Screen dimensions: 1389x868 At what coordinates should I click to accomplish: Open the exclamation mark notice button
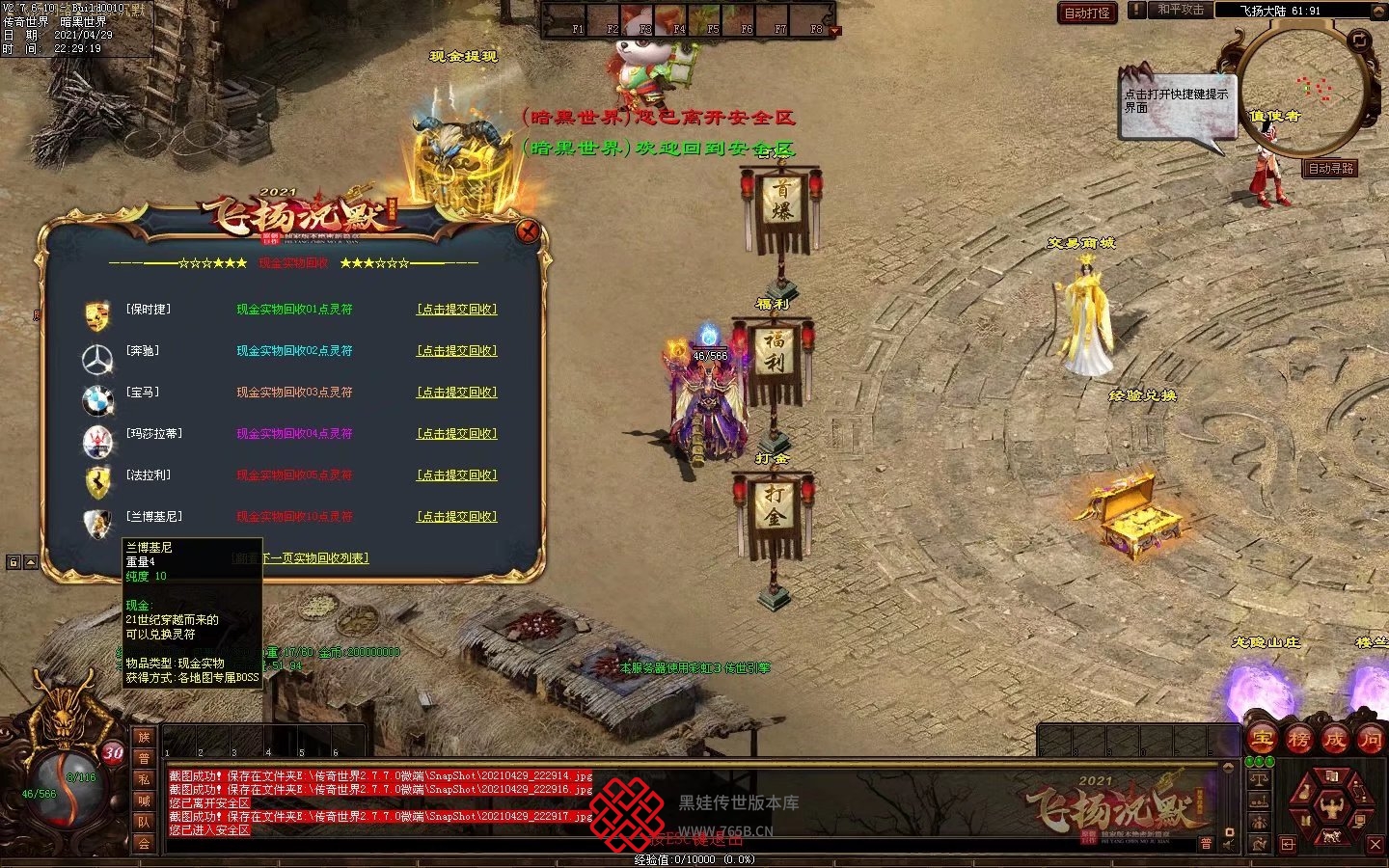coord(1138,10)
